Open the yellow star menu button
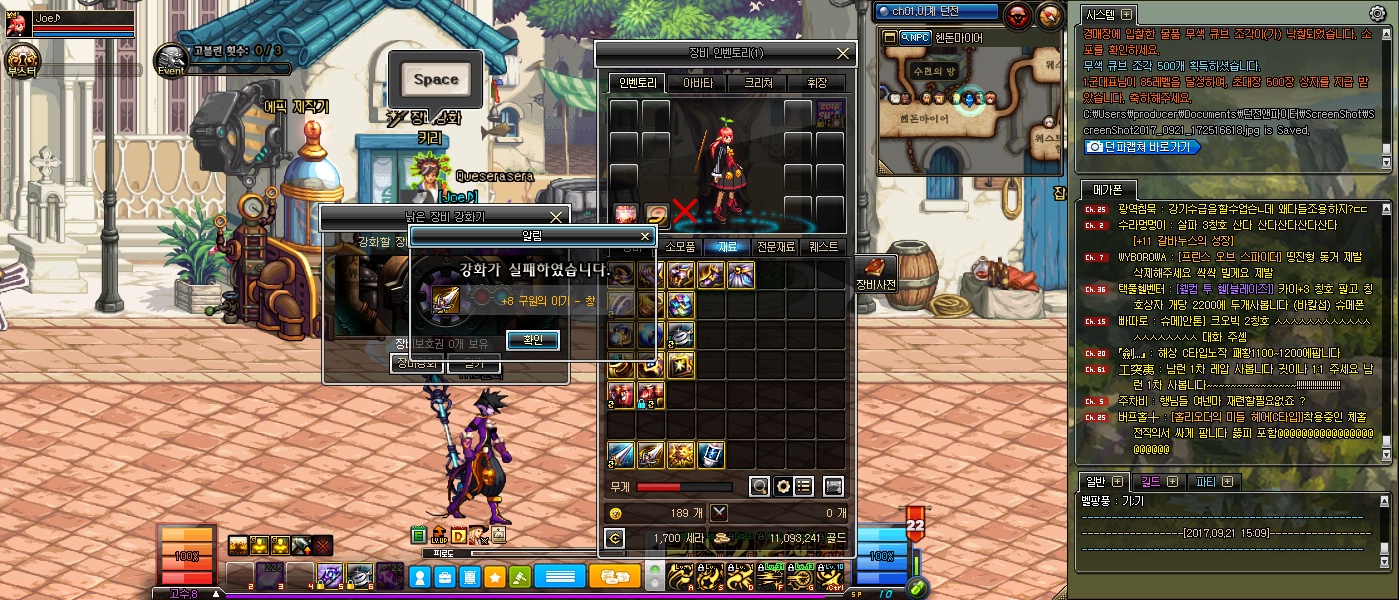1399x600 pixels. (x=494, y=577)
